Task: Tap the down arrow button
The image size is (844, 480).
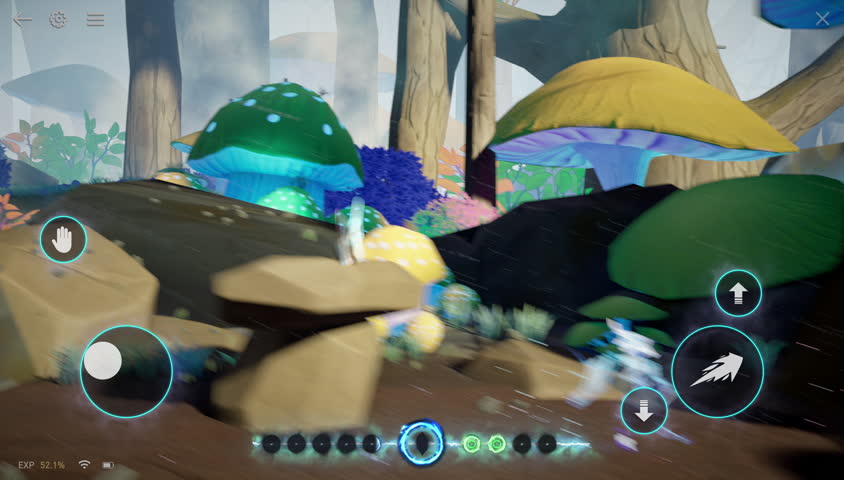Action: tap(644, 411)
